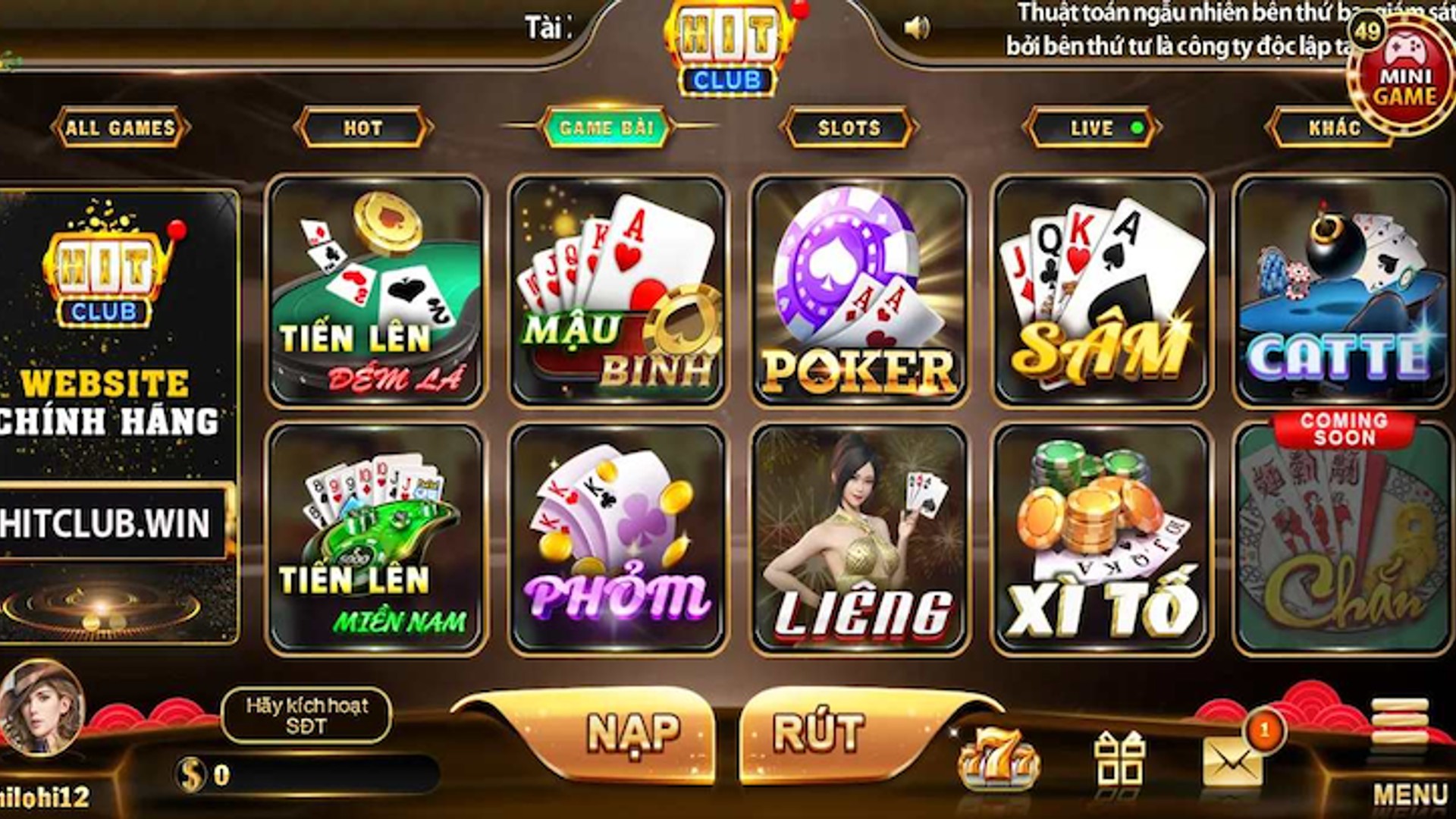Open the mail envelope inbox
The width and height of the screenshot is (1456, 819).
point(1232,762)
